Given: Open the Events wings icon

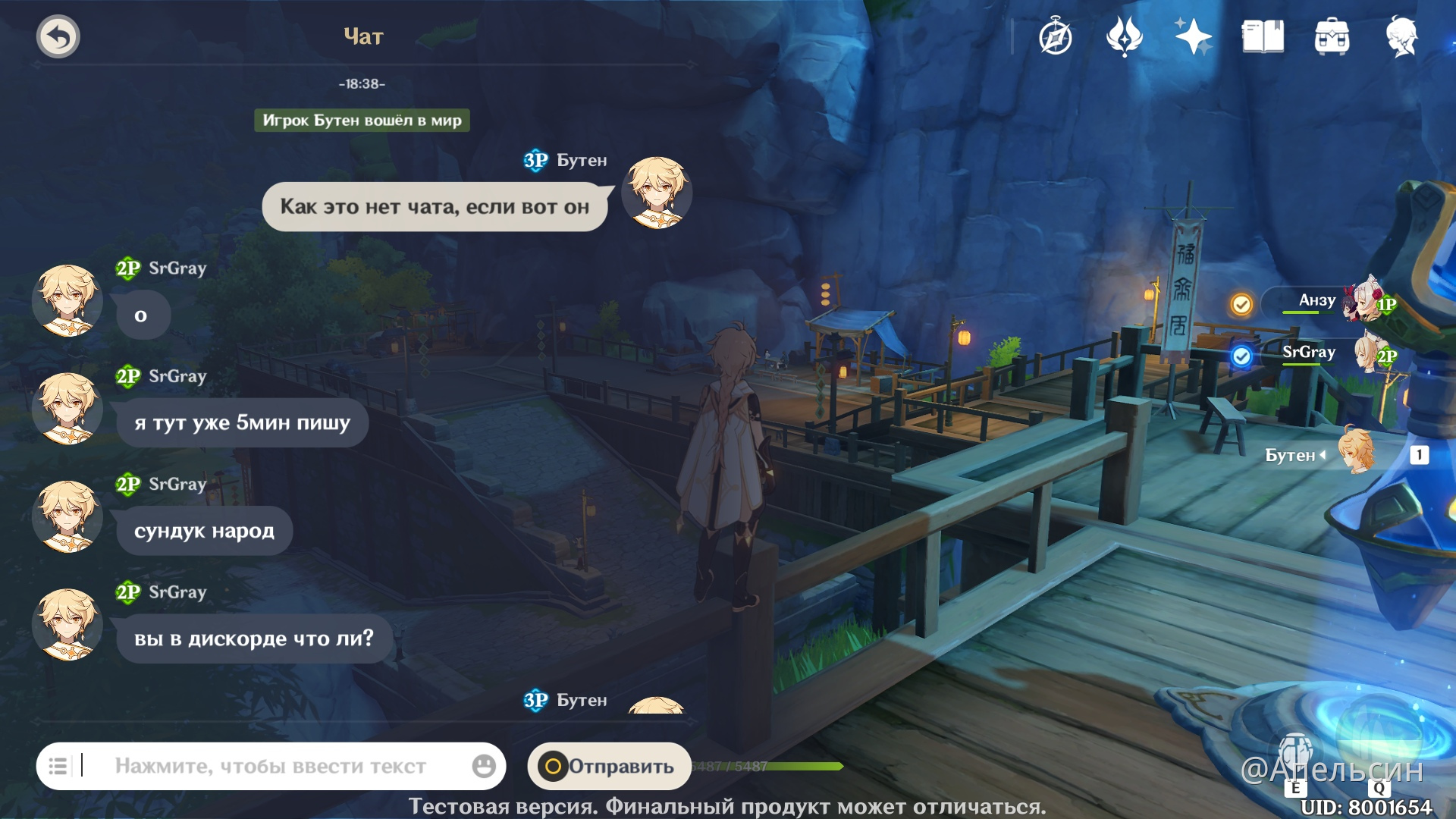Looking at the screenshot, I should (x=1125, y=36).
